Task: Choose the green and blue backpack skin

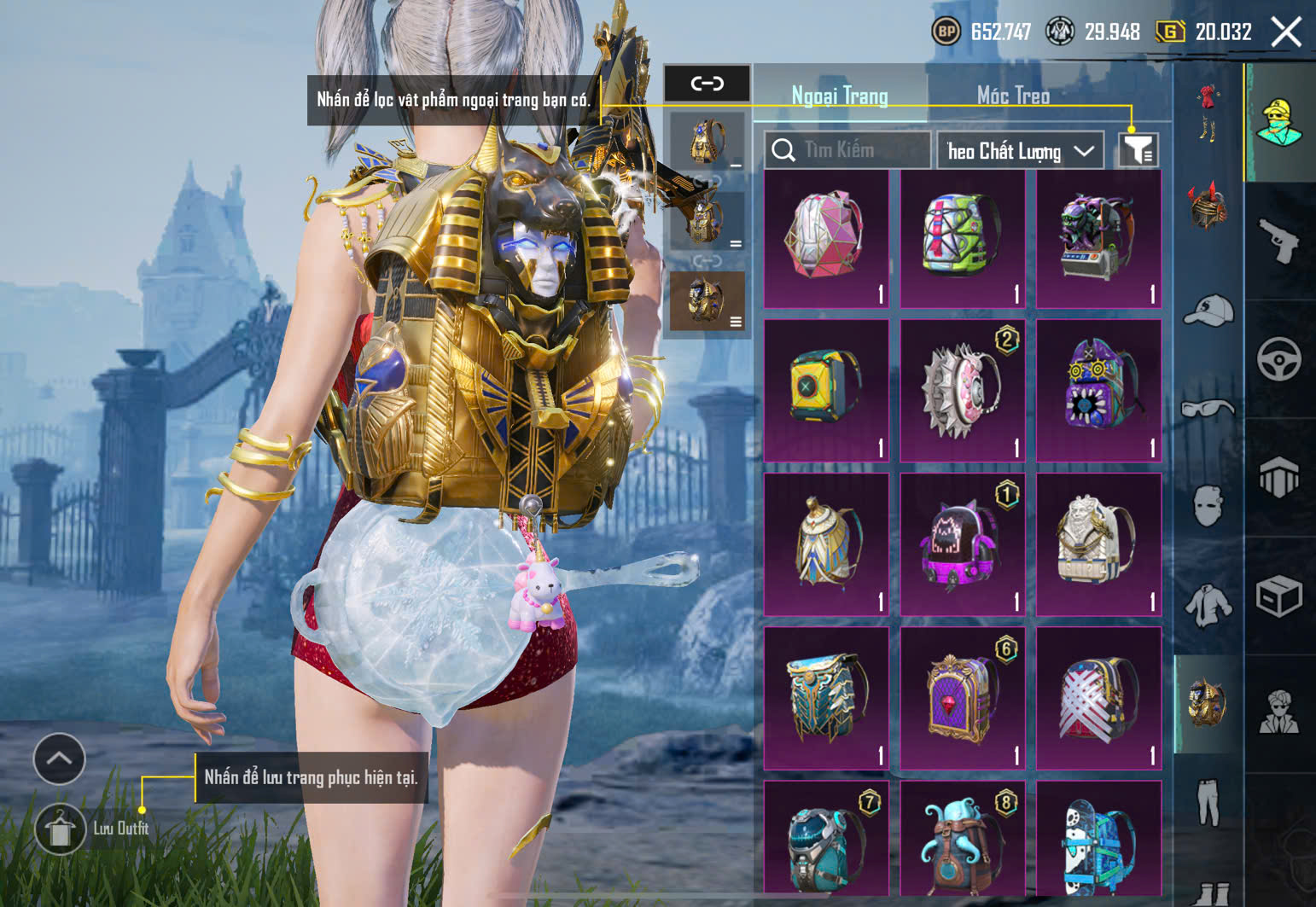Action: pyautogui.click(x=962, y=238)
